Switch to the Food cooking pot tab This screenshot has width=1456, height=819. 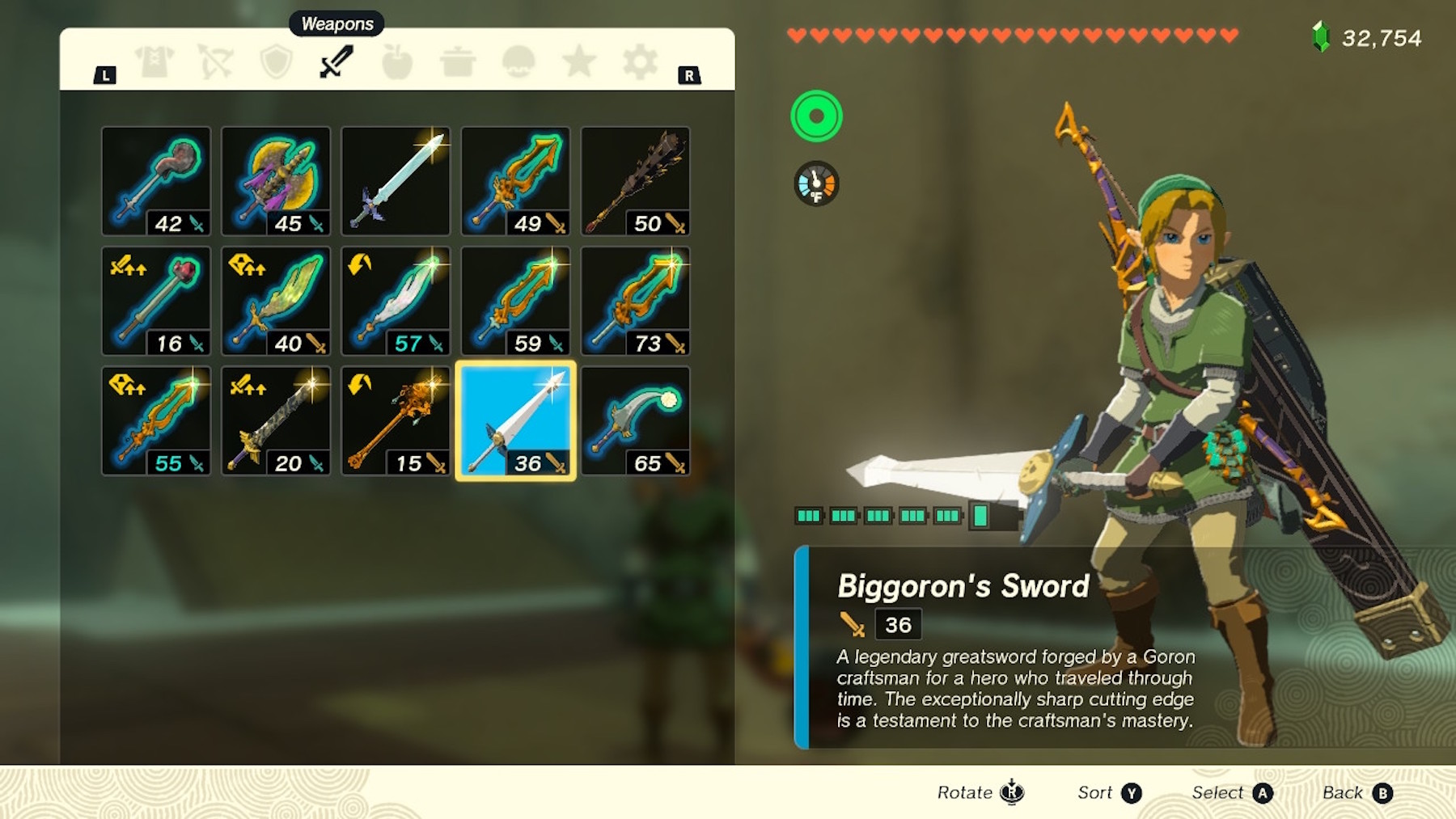click(x=458, y=62)
